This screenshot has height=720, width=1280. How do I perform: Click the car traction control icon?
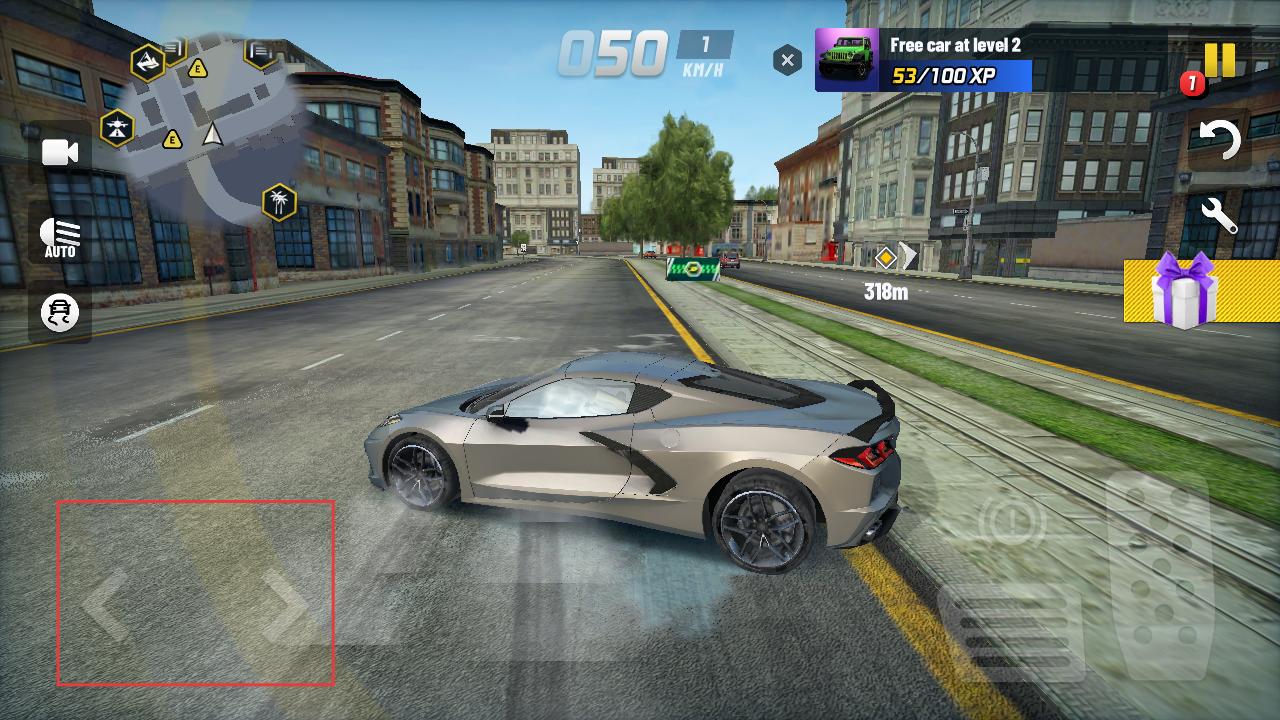coord(60,313)
